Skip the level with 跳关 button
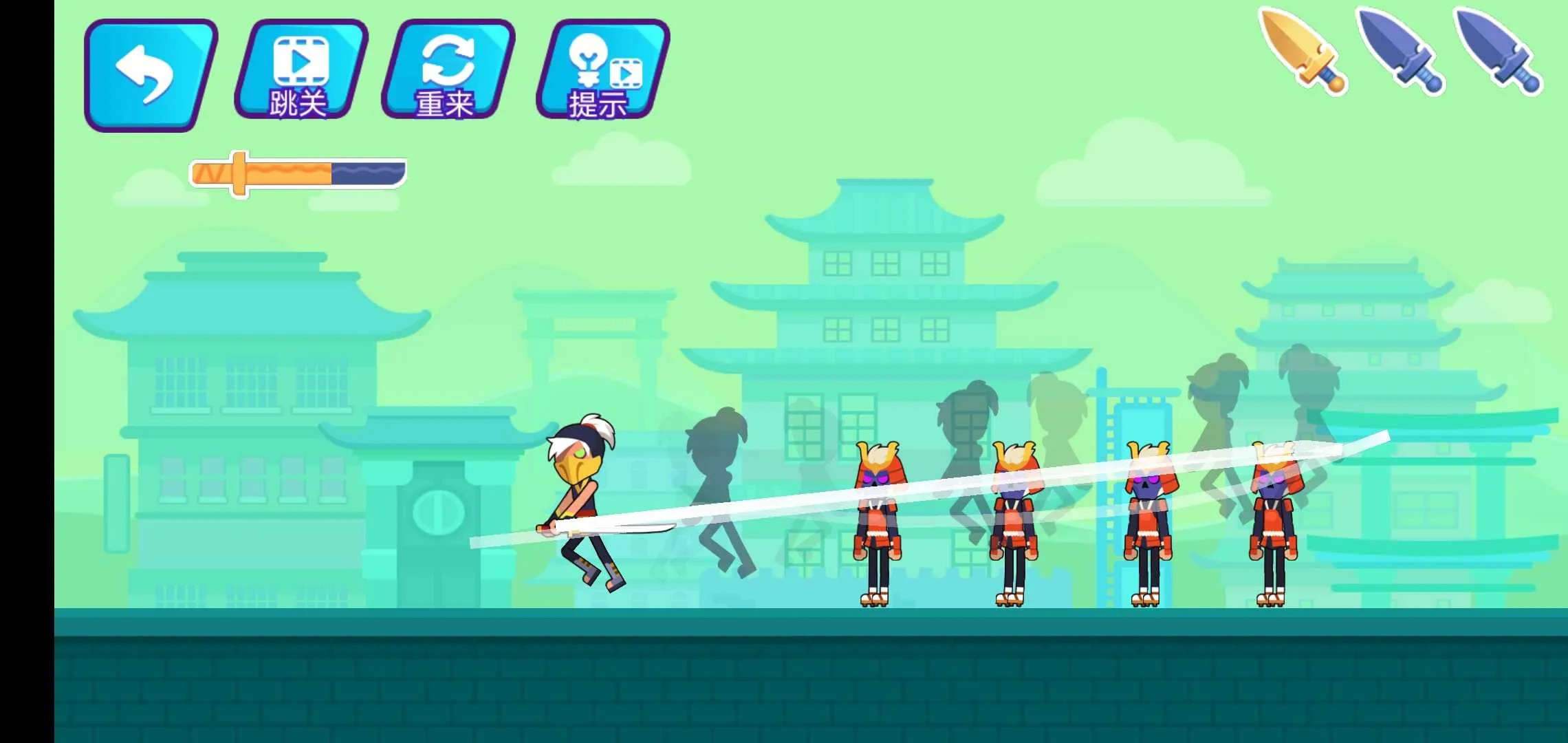This screenshot has width=1568, height=743. click(300, 70)
